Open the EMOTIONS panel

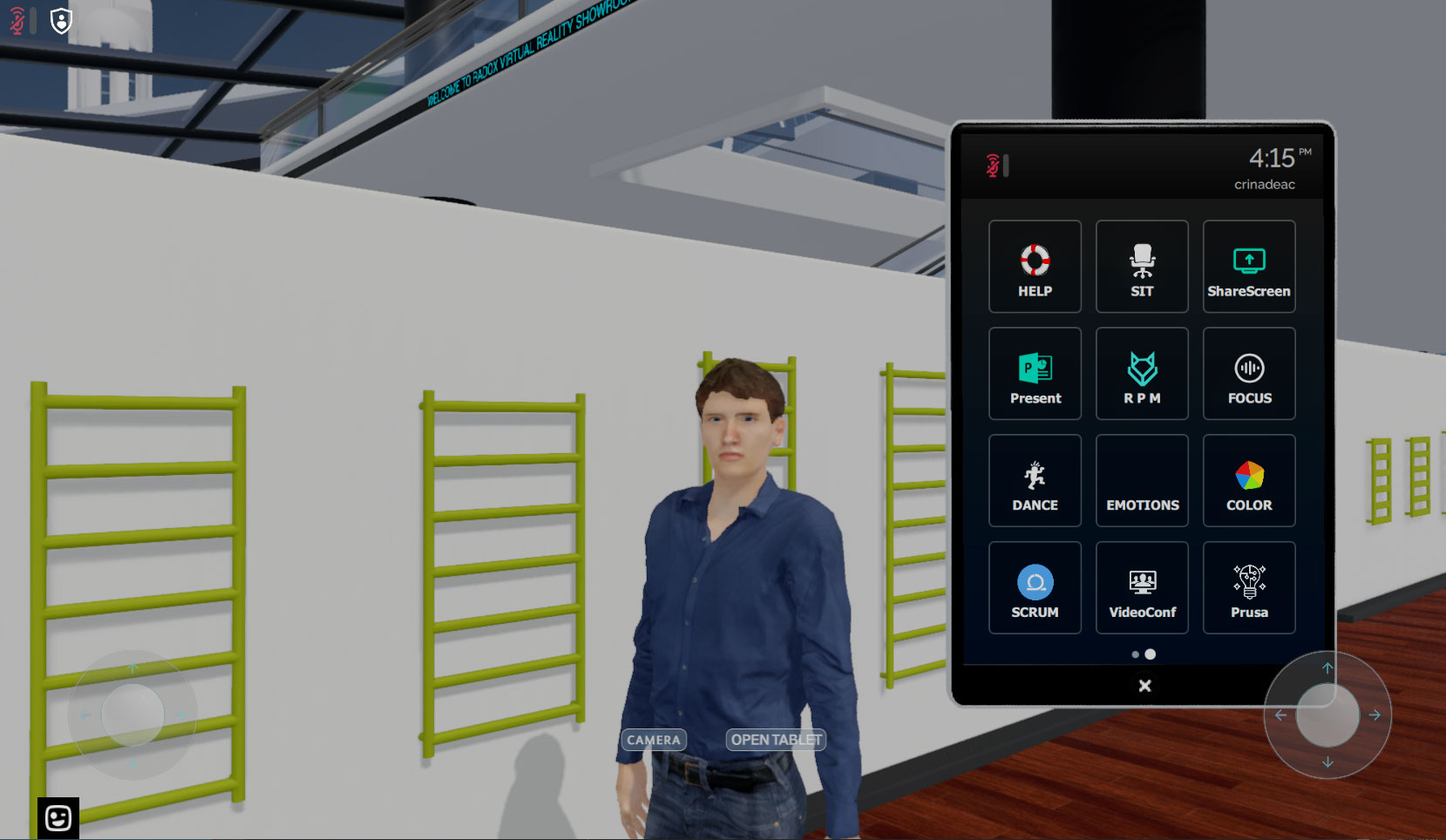(x=1142, y=480)
